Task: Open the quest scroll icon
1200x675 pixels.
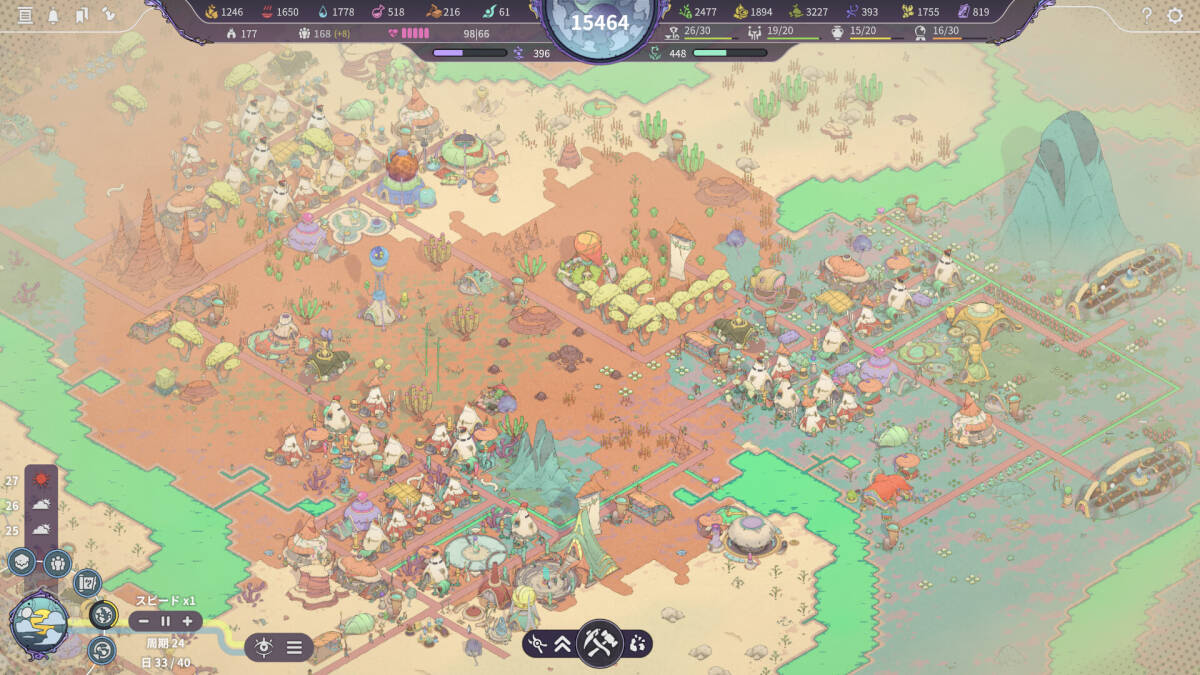Action: tap(87, 581)
